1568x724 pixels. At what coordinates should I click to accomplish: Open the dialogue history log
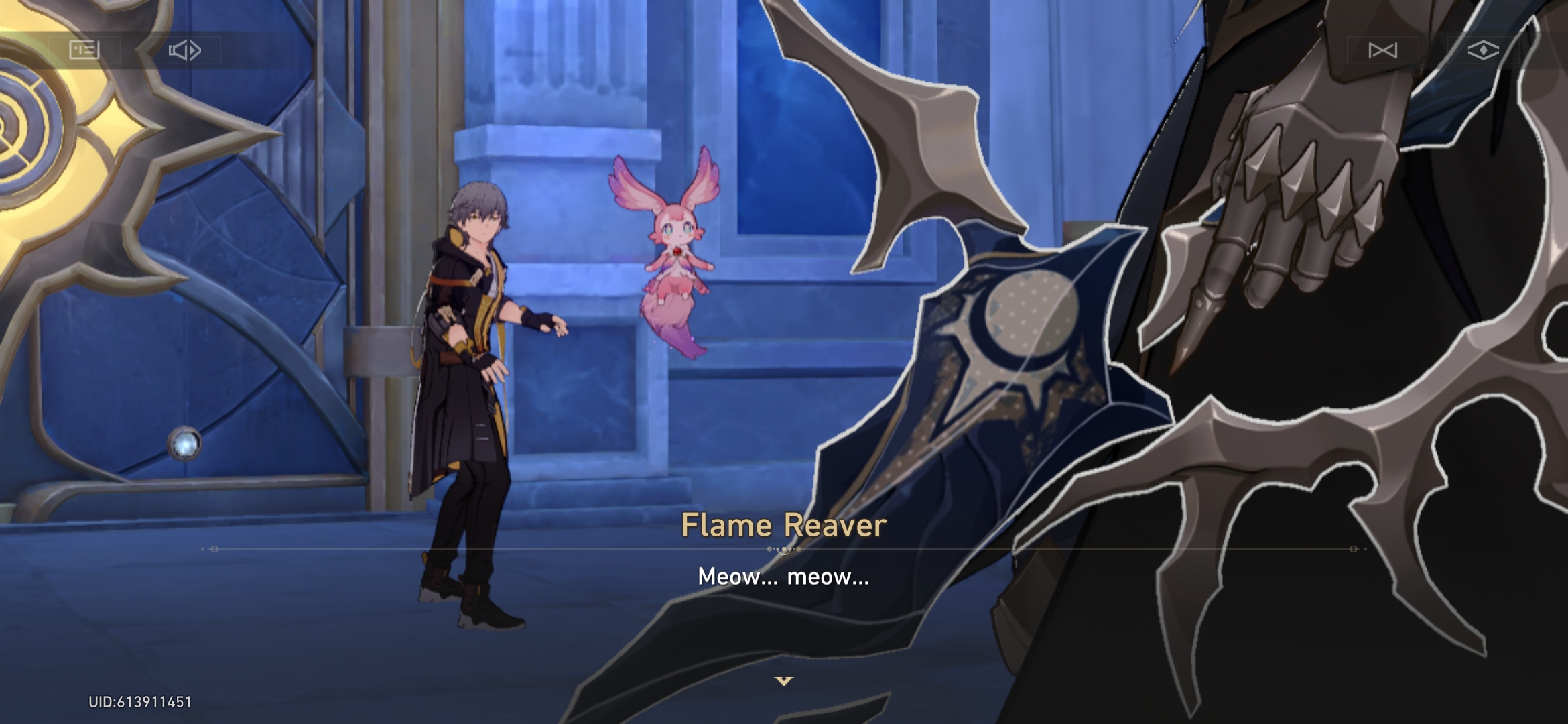click(84, 50)
